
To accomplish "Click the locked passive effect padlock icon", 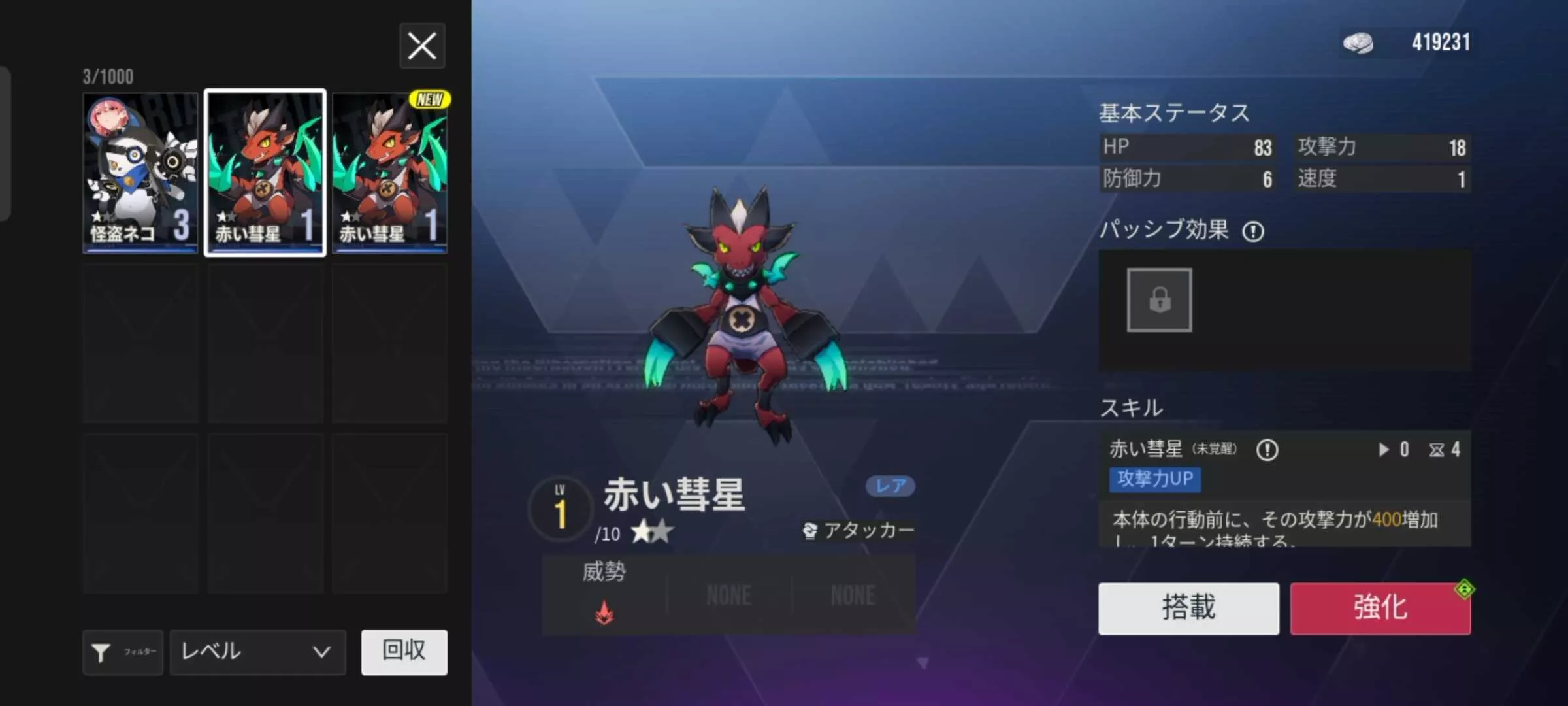I will click(x=1158, y=301).
